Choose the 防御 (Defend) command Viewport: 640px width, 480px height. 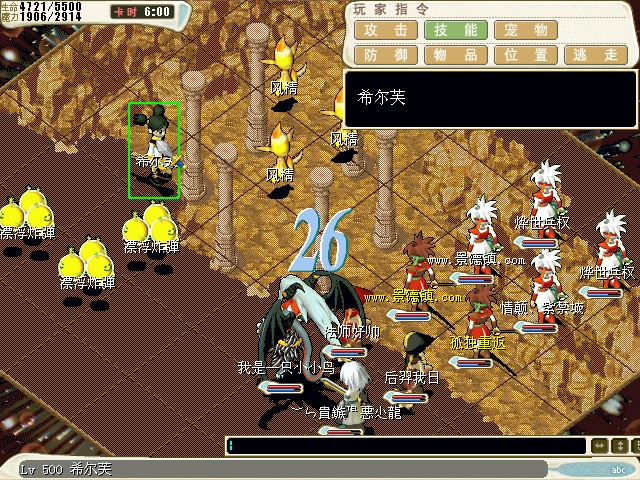click(x=386, y=55)
